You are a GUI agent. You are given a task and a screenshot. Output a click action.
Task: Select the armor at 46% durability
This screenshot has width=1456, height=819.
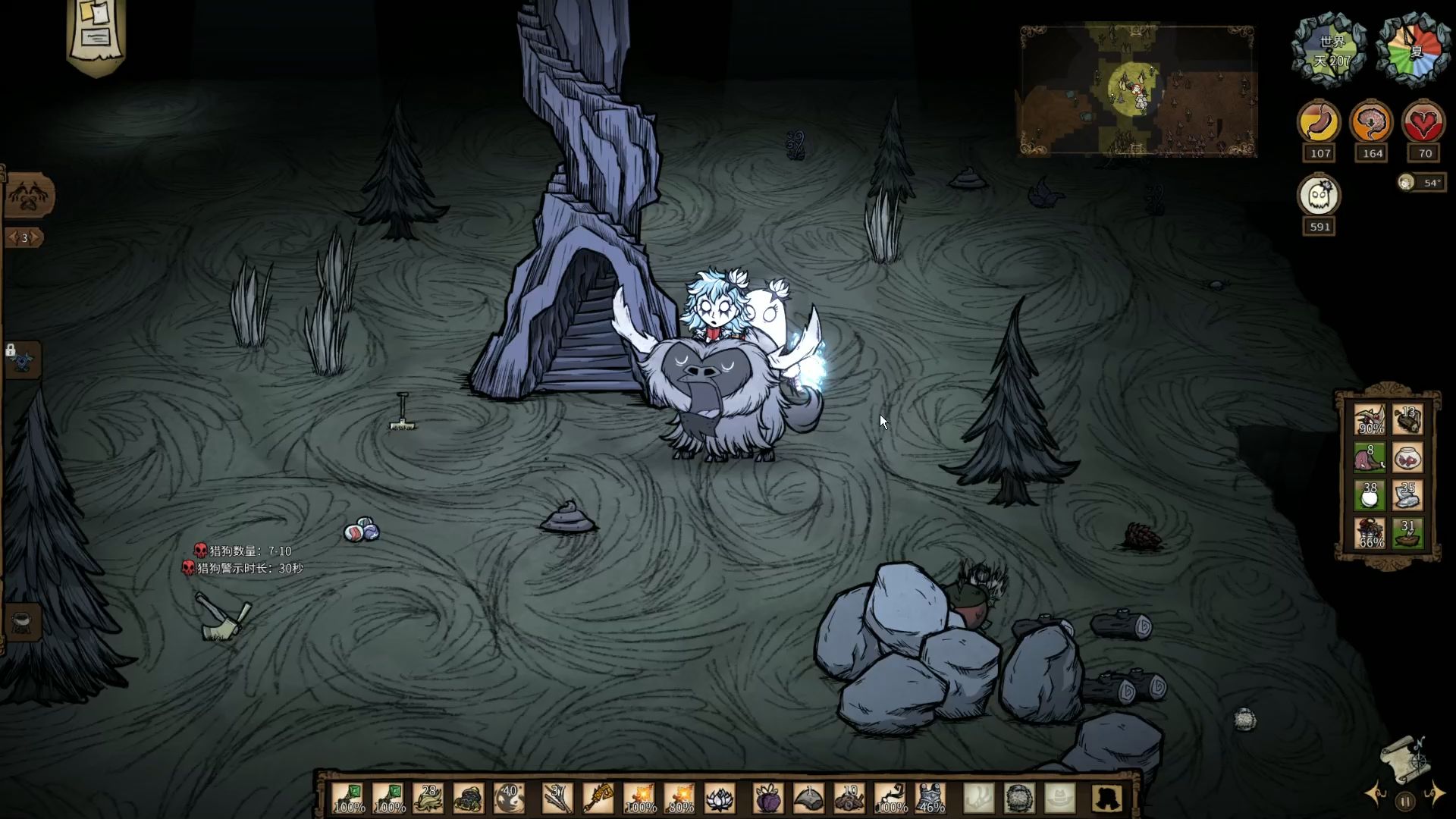point(930,798)
